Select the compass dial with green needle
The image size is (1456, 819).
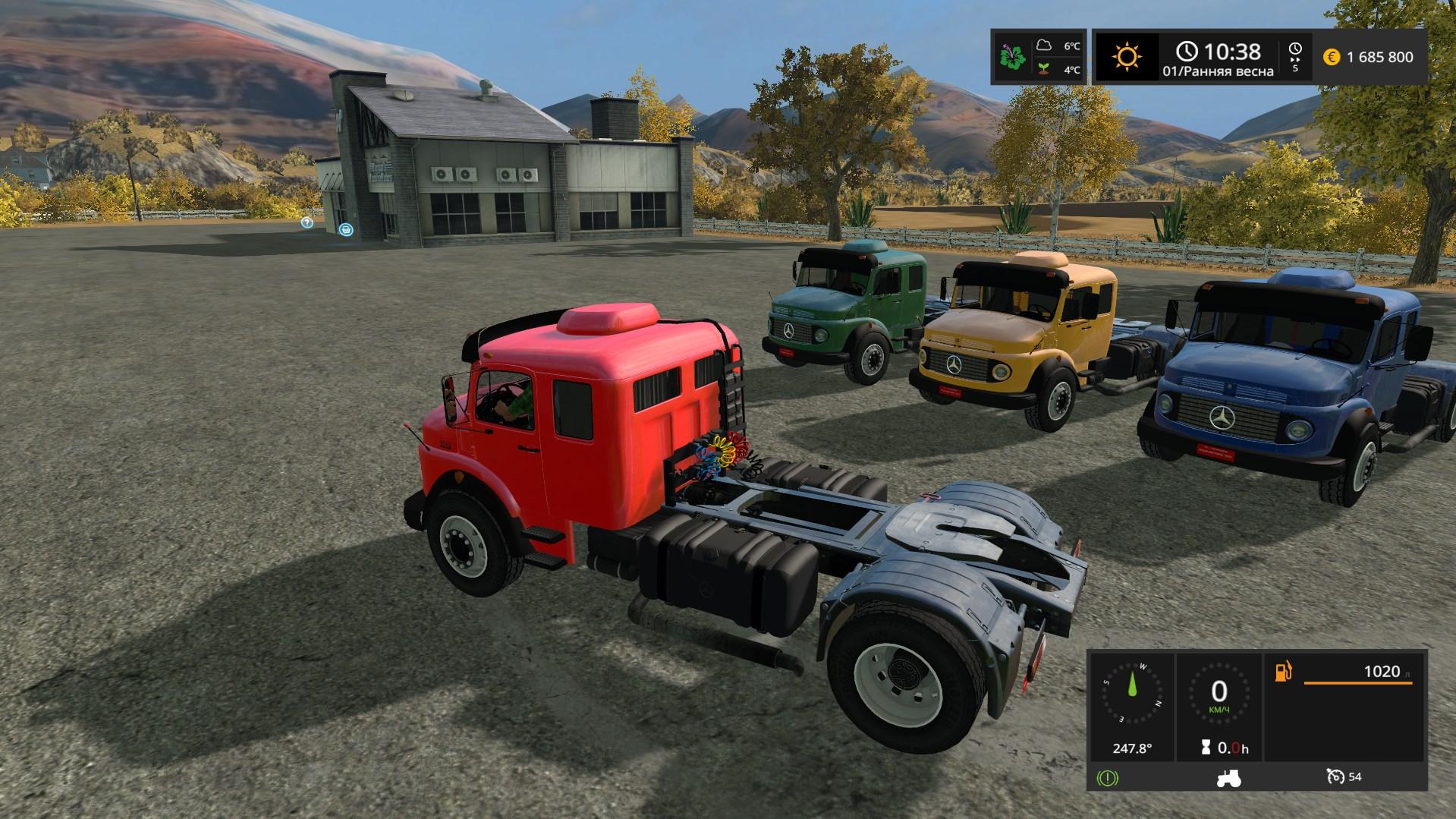[x=1132, y=695]
